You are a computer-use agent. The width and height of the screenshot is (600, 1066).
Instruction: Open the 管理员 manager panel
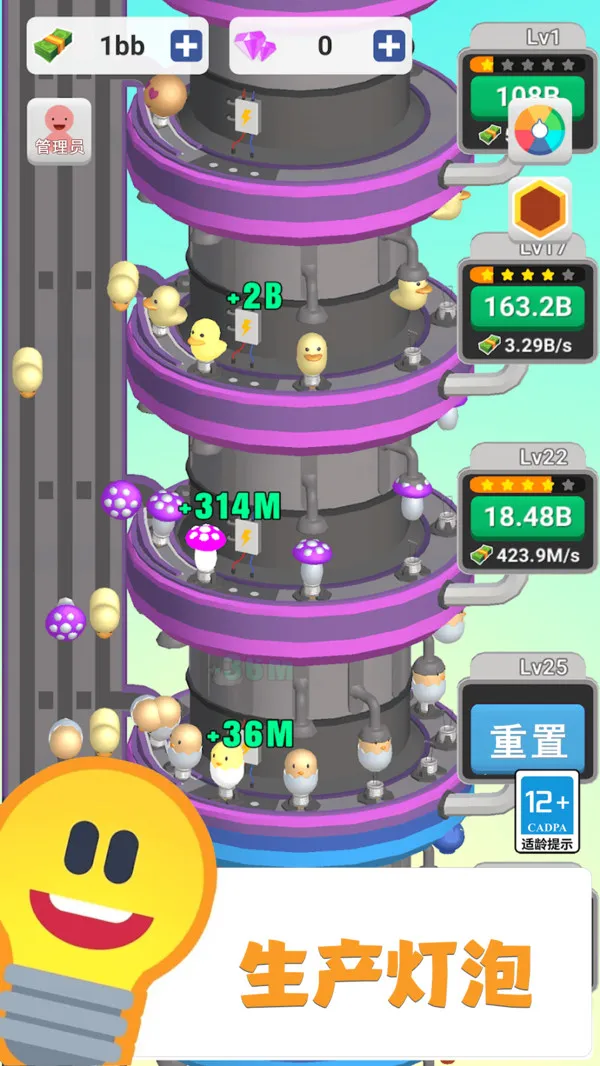click(x=59, y=131)
